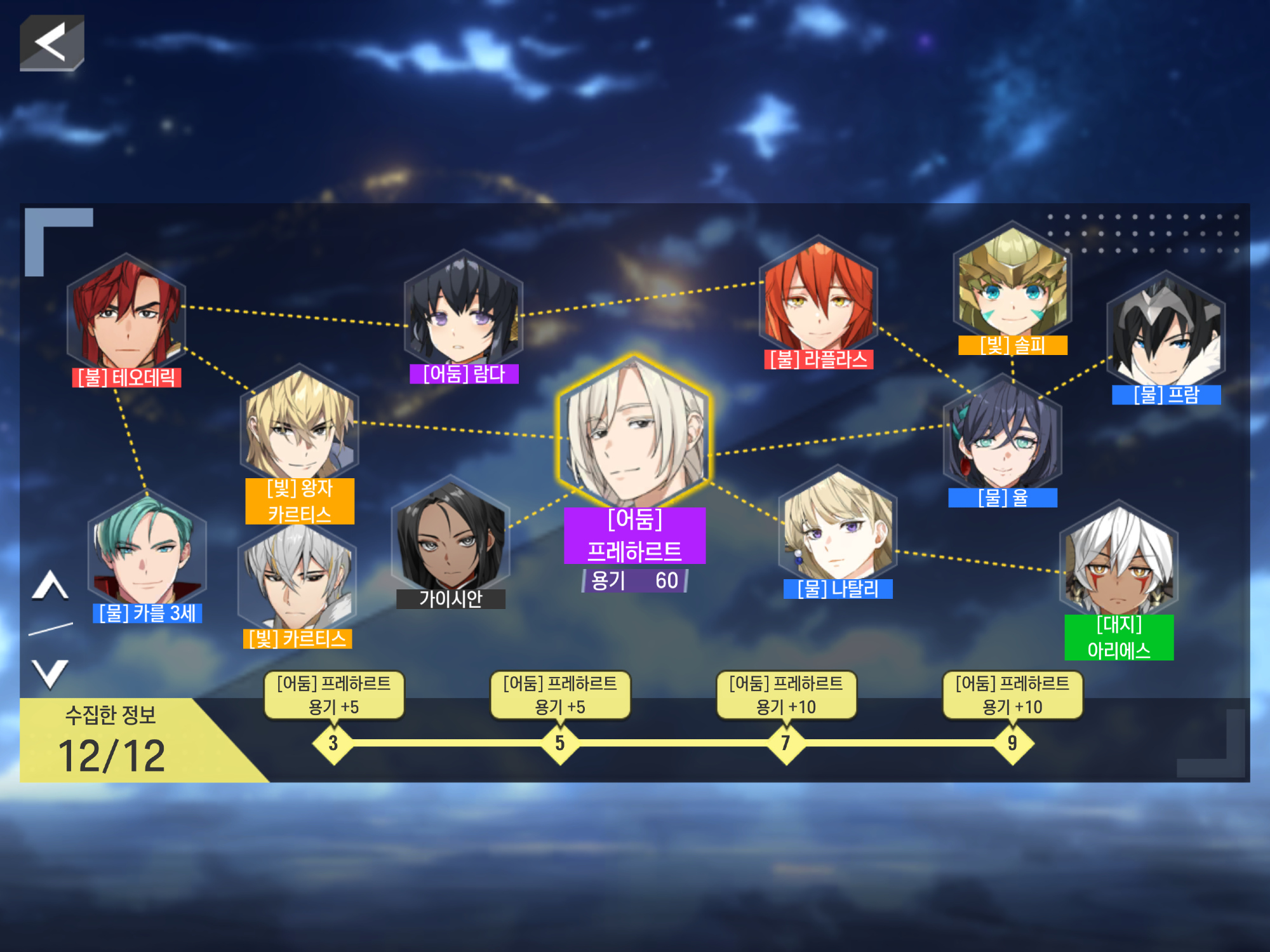Show the next page with down arrow
The image size is (1270, 952).
pos(50,673)
